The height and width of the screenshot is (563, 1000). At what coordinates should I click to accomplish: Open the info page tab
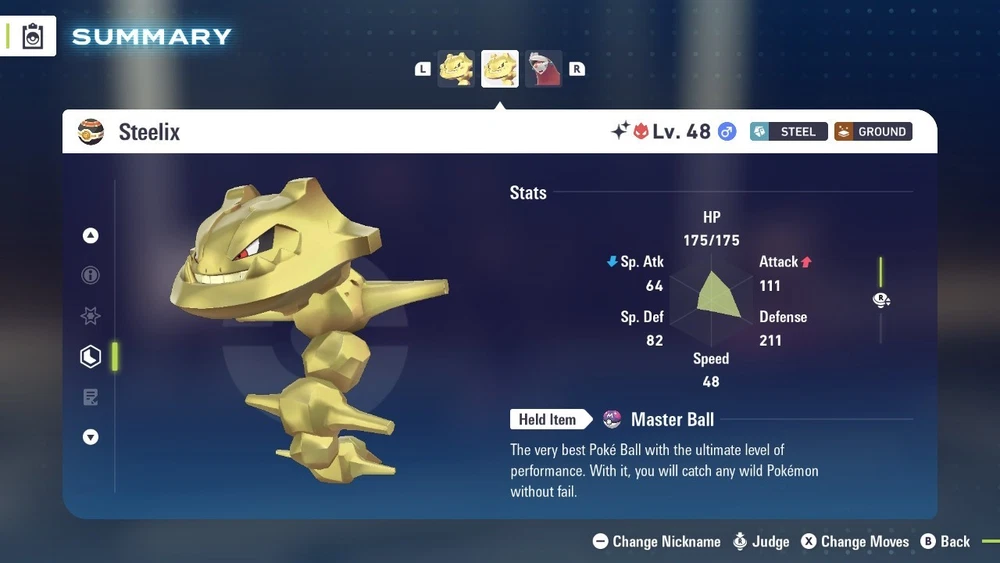91,276
